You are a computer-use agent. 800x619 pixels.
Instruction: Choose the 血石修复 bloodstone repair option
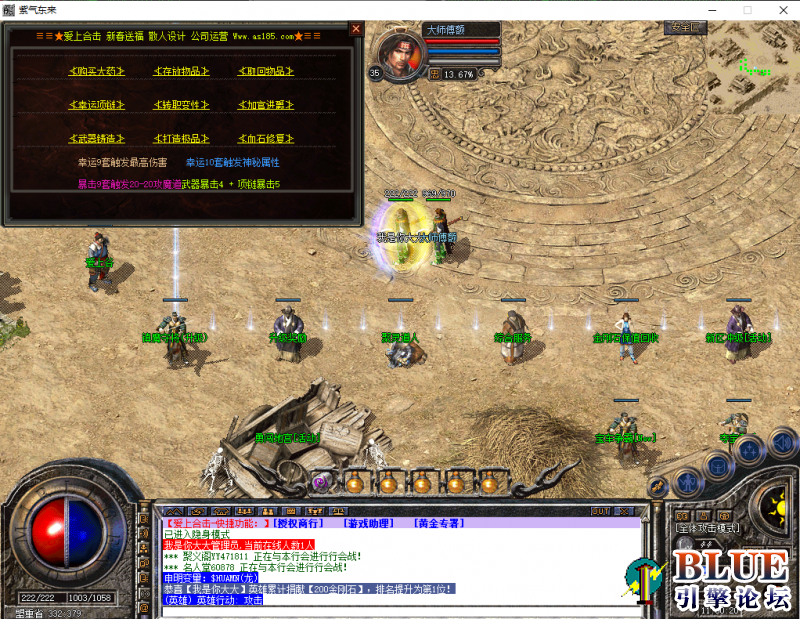[x=265, y=138]
